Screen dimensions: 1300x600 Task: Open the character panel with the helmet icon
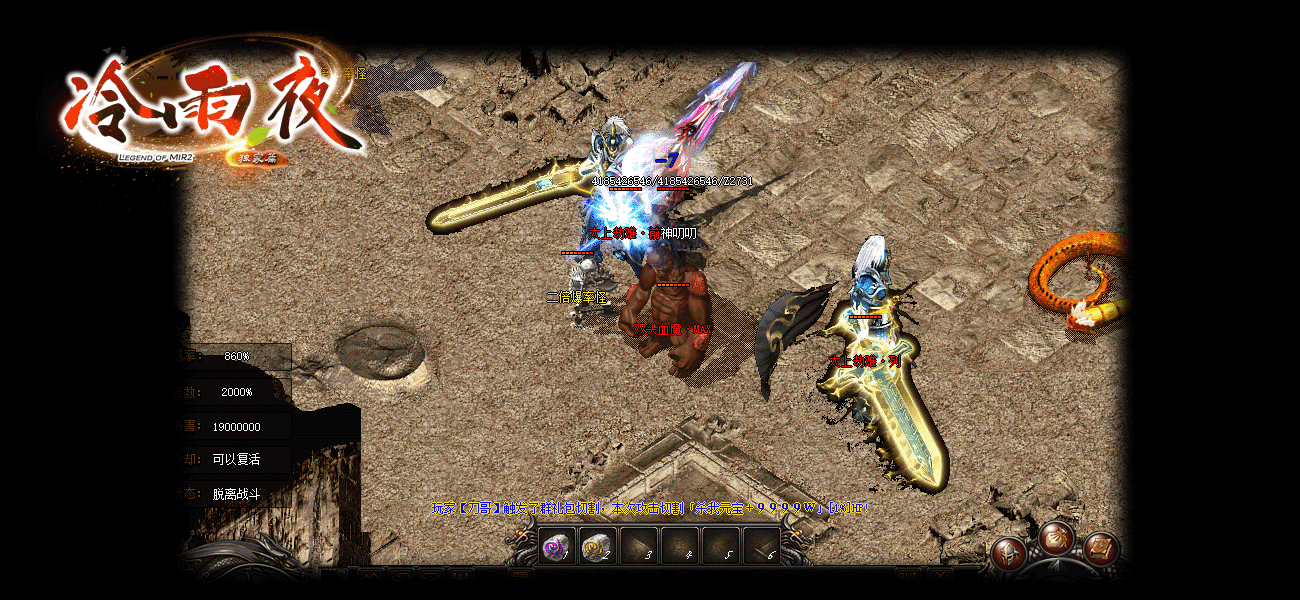1008,552
